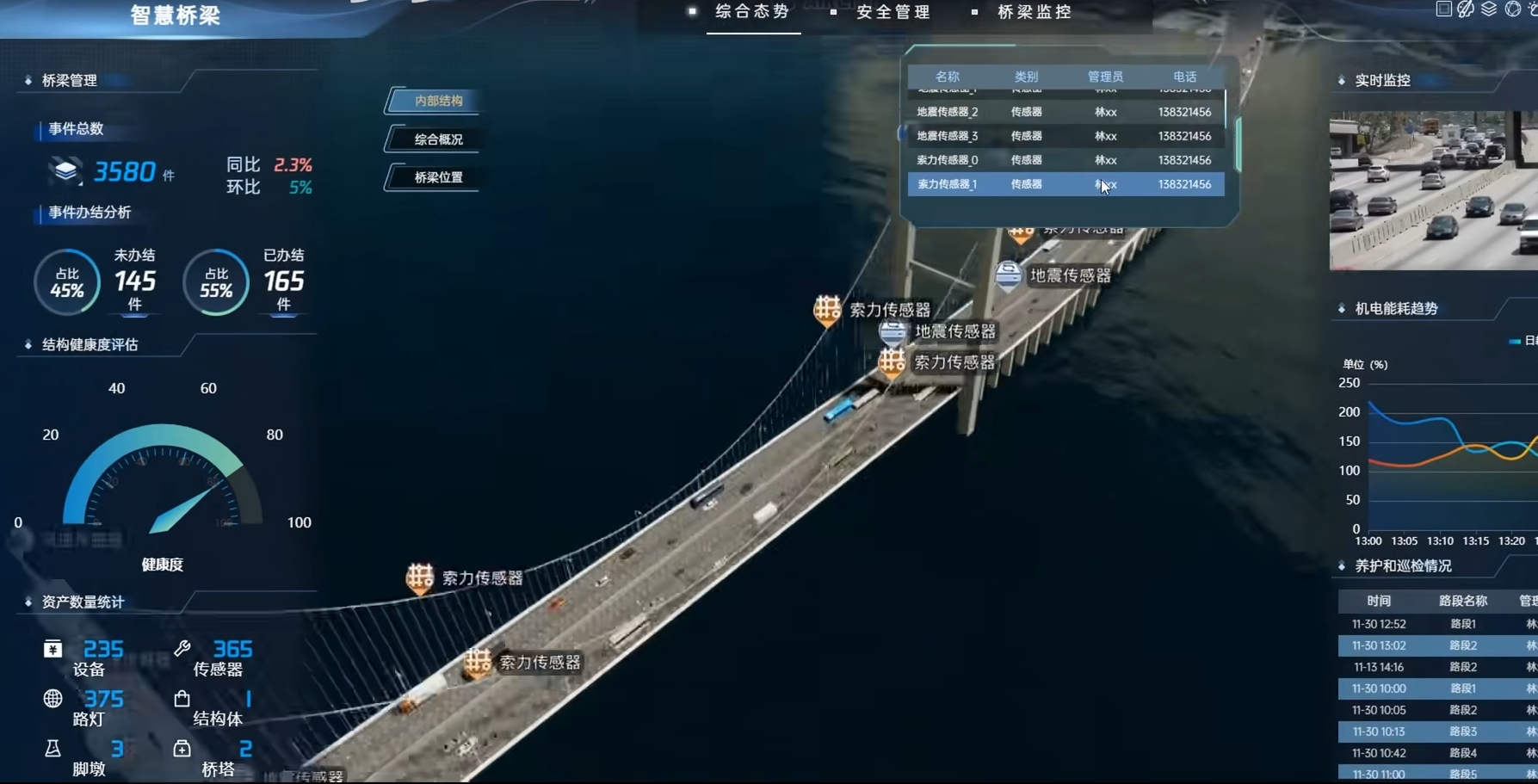This screenshot has height=784, width=1538.
Task: Select the 地震传感器_2 table row
Action: [1065, 112]
